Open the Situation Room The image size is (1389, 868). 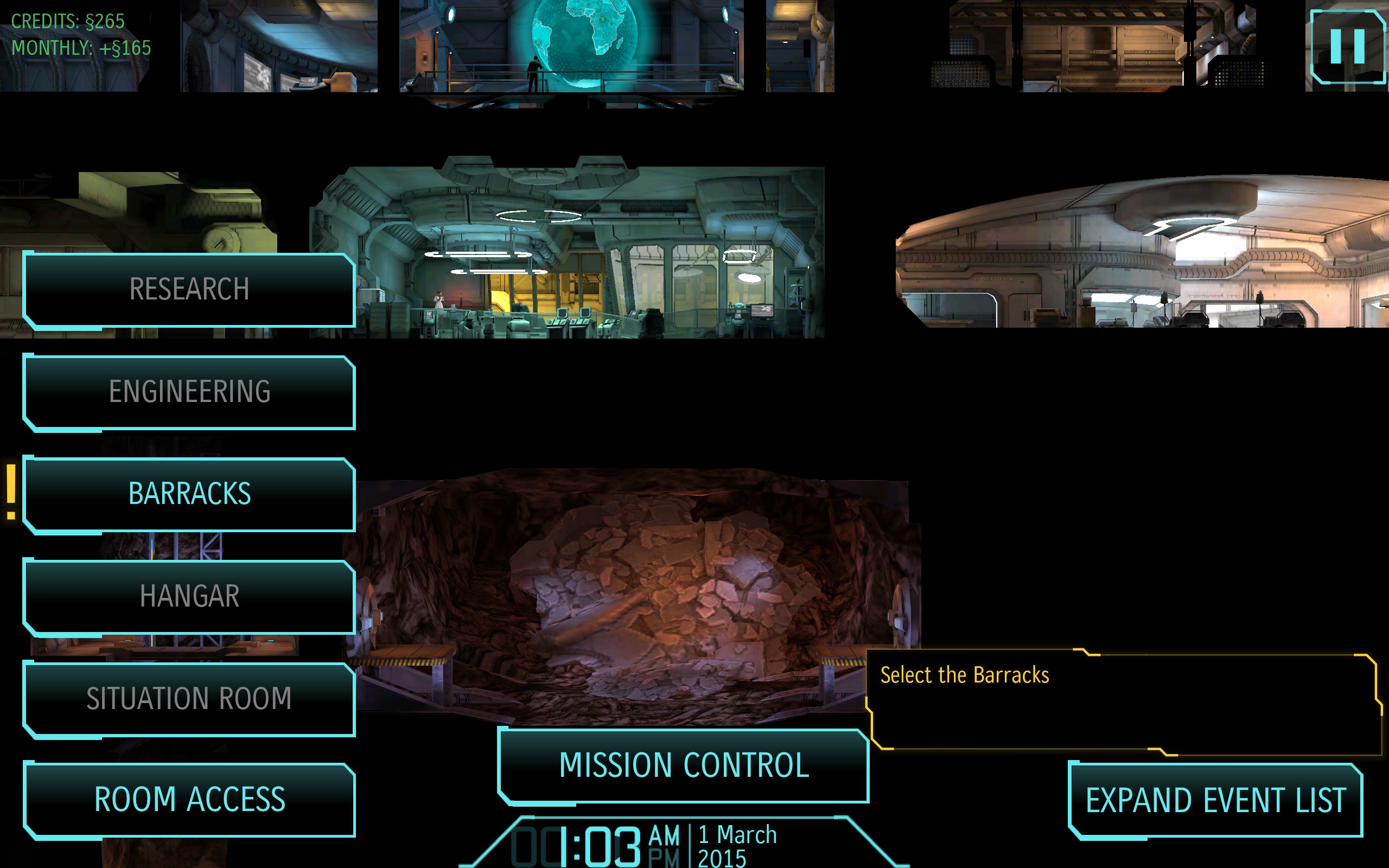189,699
